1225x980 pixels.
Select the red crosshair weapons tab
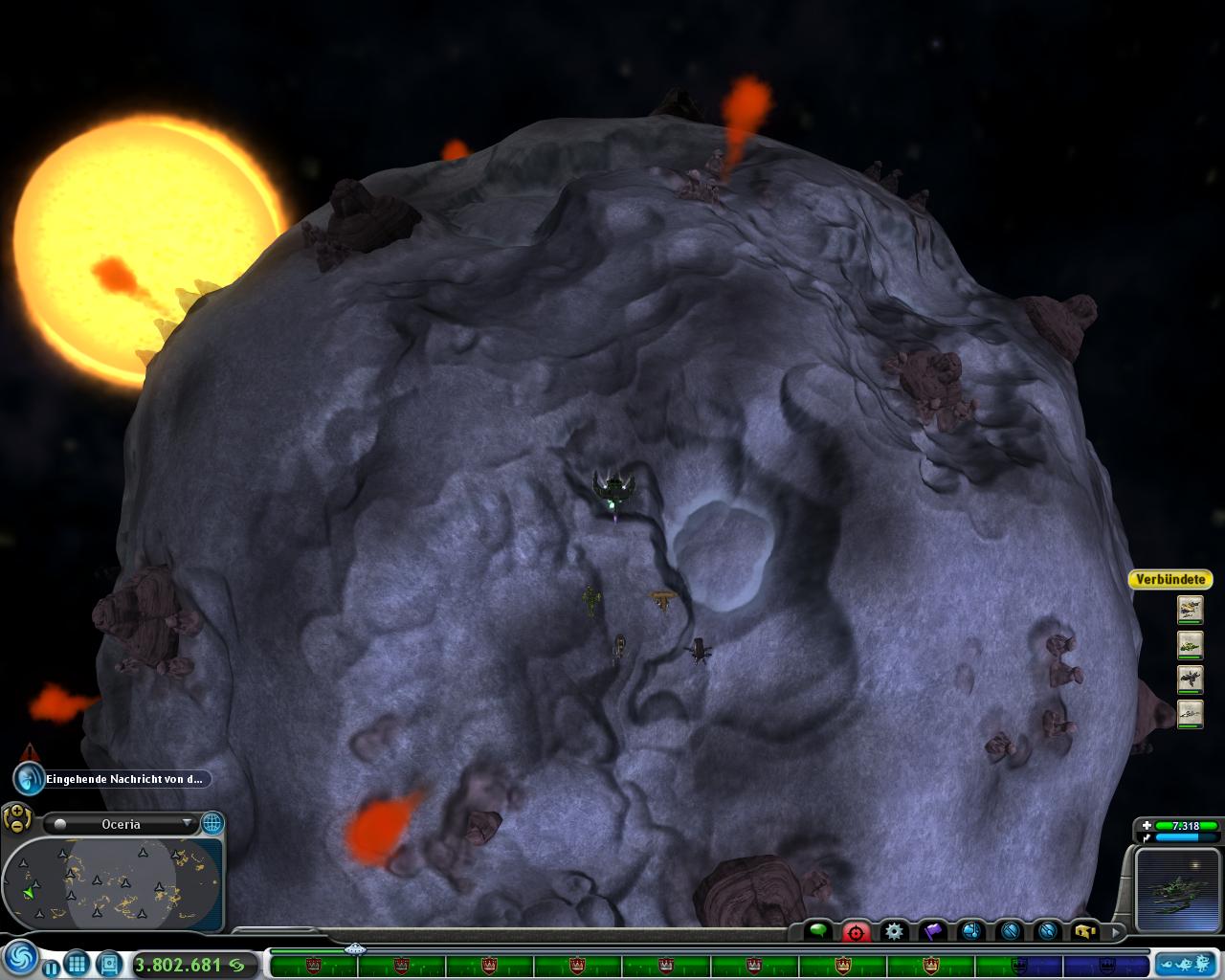pyautogui.click(x=856, y=930)
